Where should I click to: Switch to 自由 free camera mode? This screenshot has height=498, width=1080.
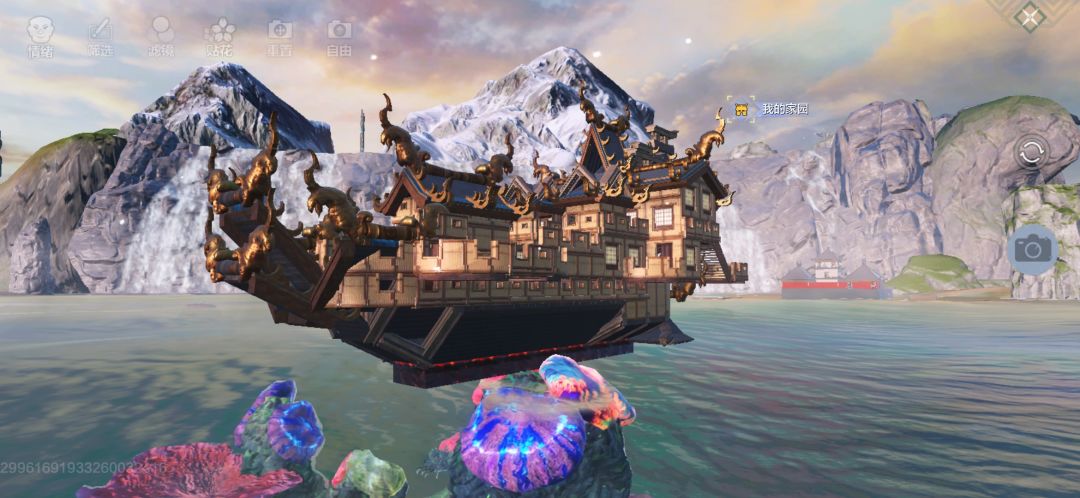(340, 36)
